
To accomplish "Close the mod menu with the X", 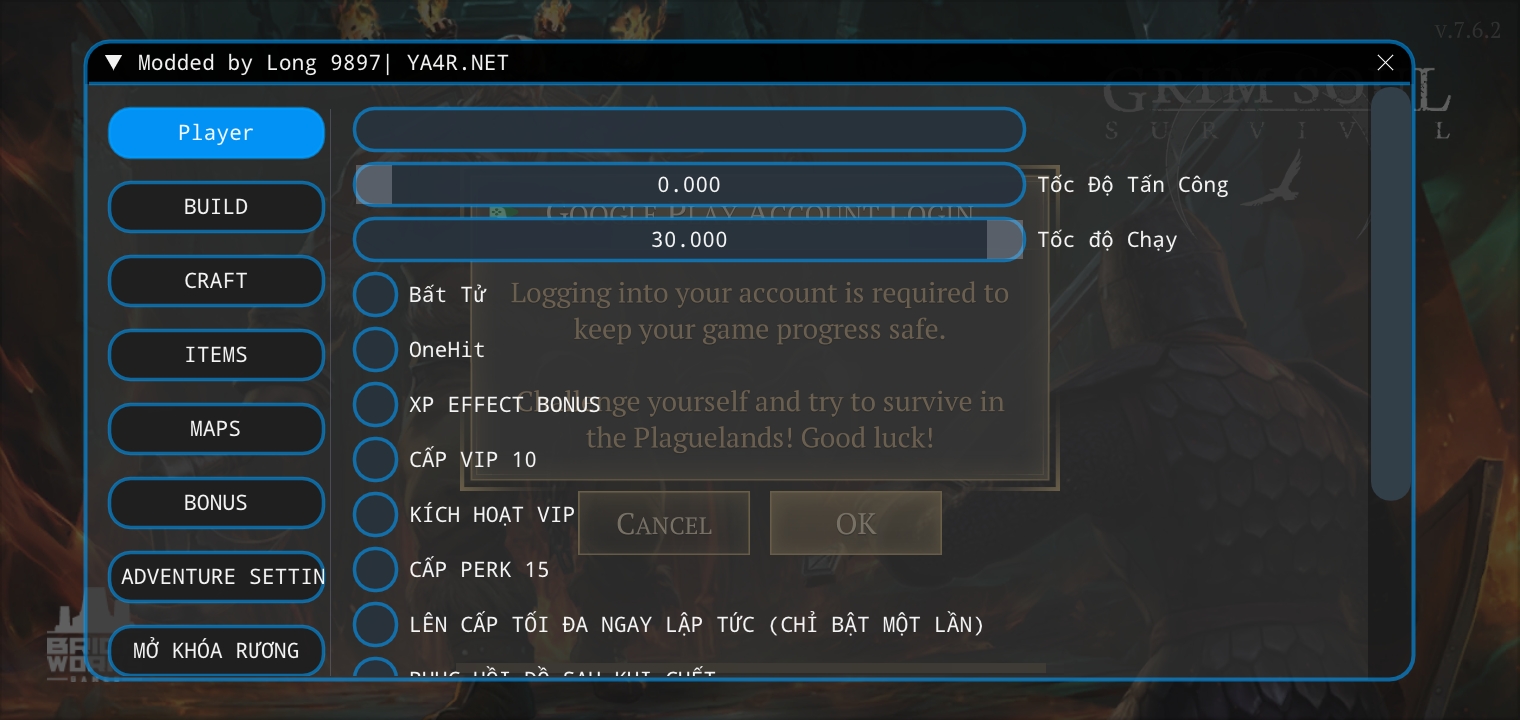I will click(1385, 62).
